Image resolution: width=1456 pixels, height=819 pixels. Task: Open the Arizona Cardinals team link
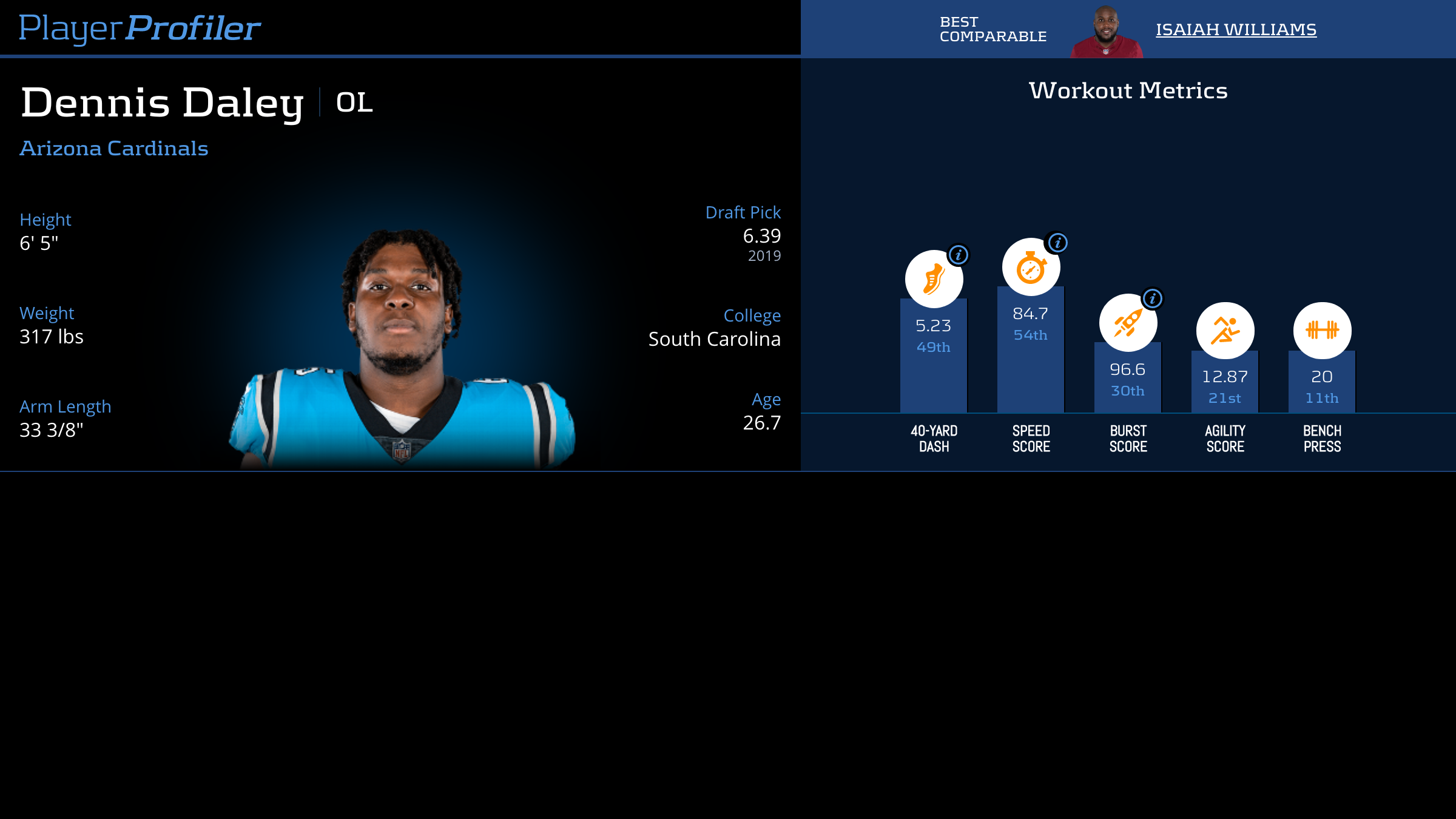[x=114, y=149]
